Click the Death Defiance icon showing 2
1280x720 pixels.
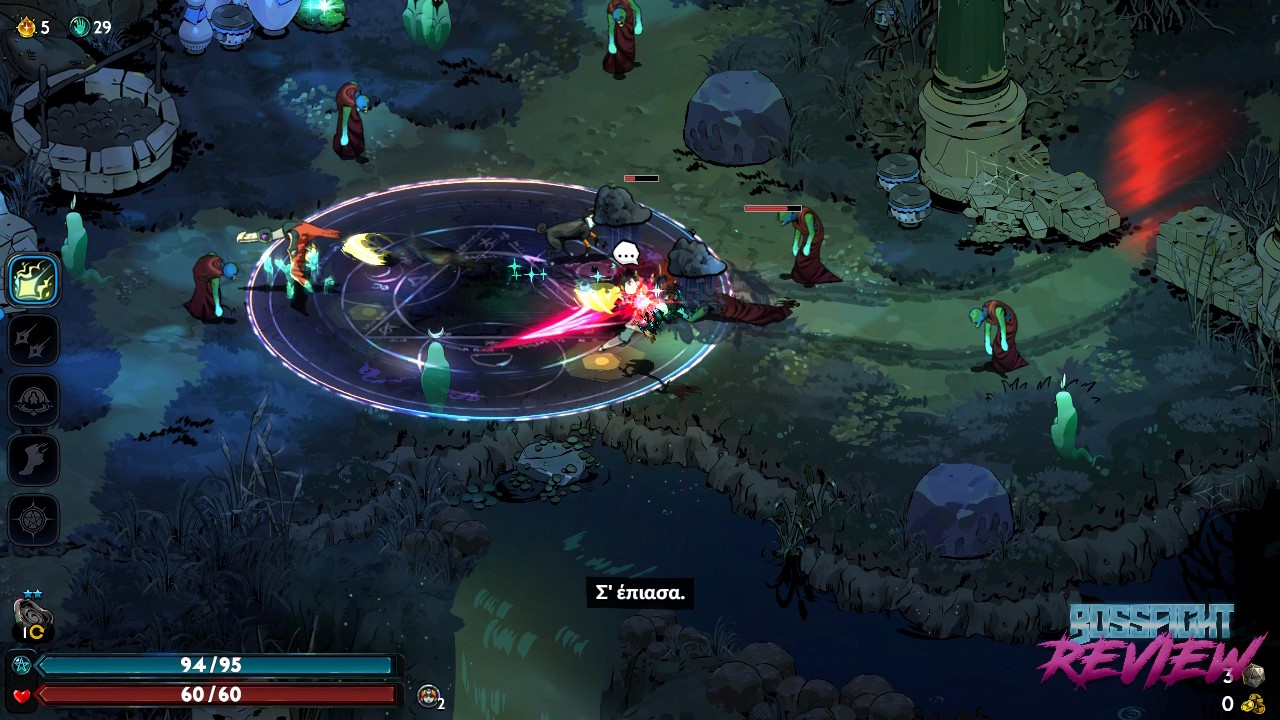pos(429,696)
